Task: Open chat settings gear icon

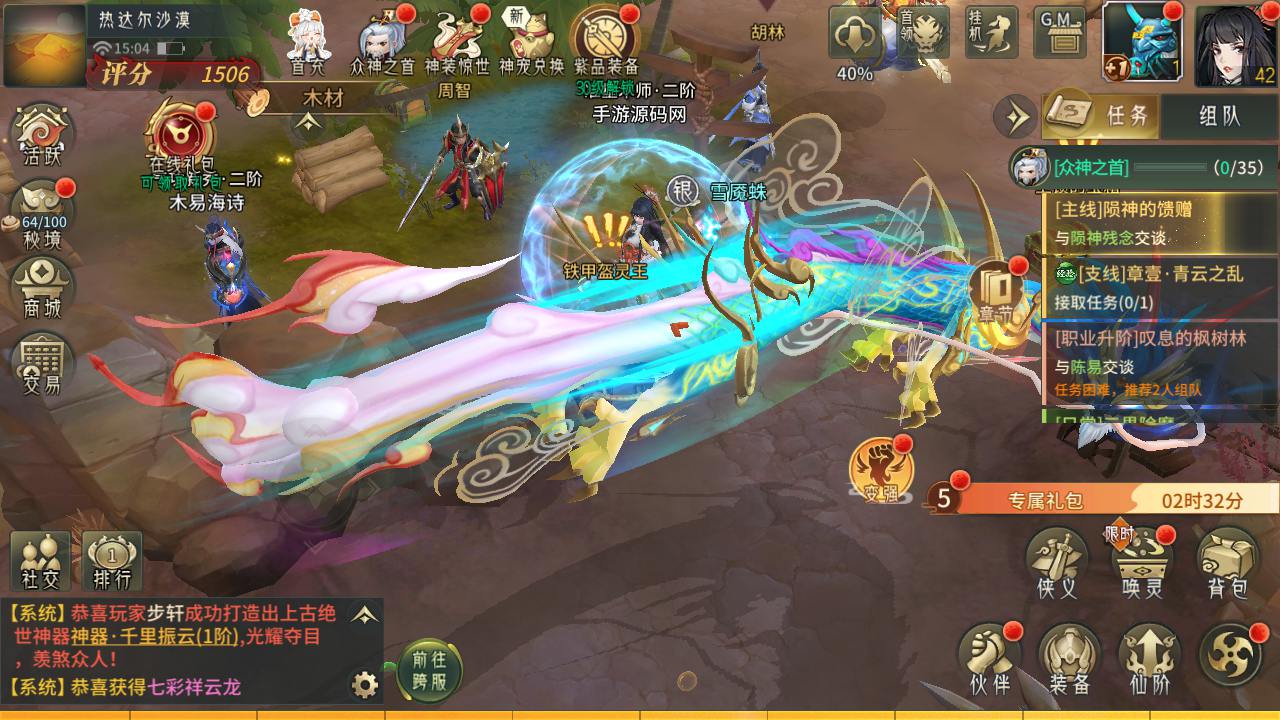Action: tap(365, 685)
